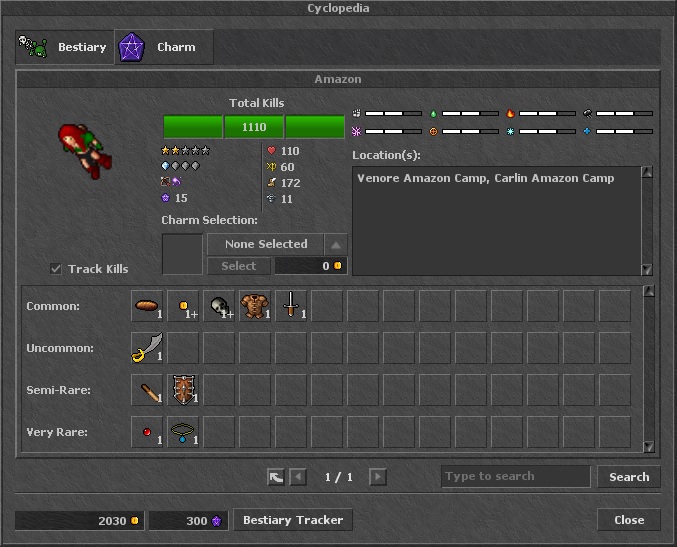Select the leather armor loot slot
Viewport: 677px width, 547px height.
255,306
